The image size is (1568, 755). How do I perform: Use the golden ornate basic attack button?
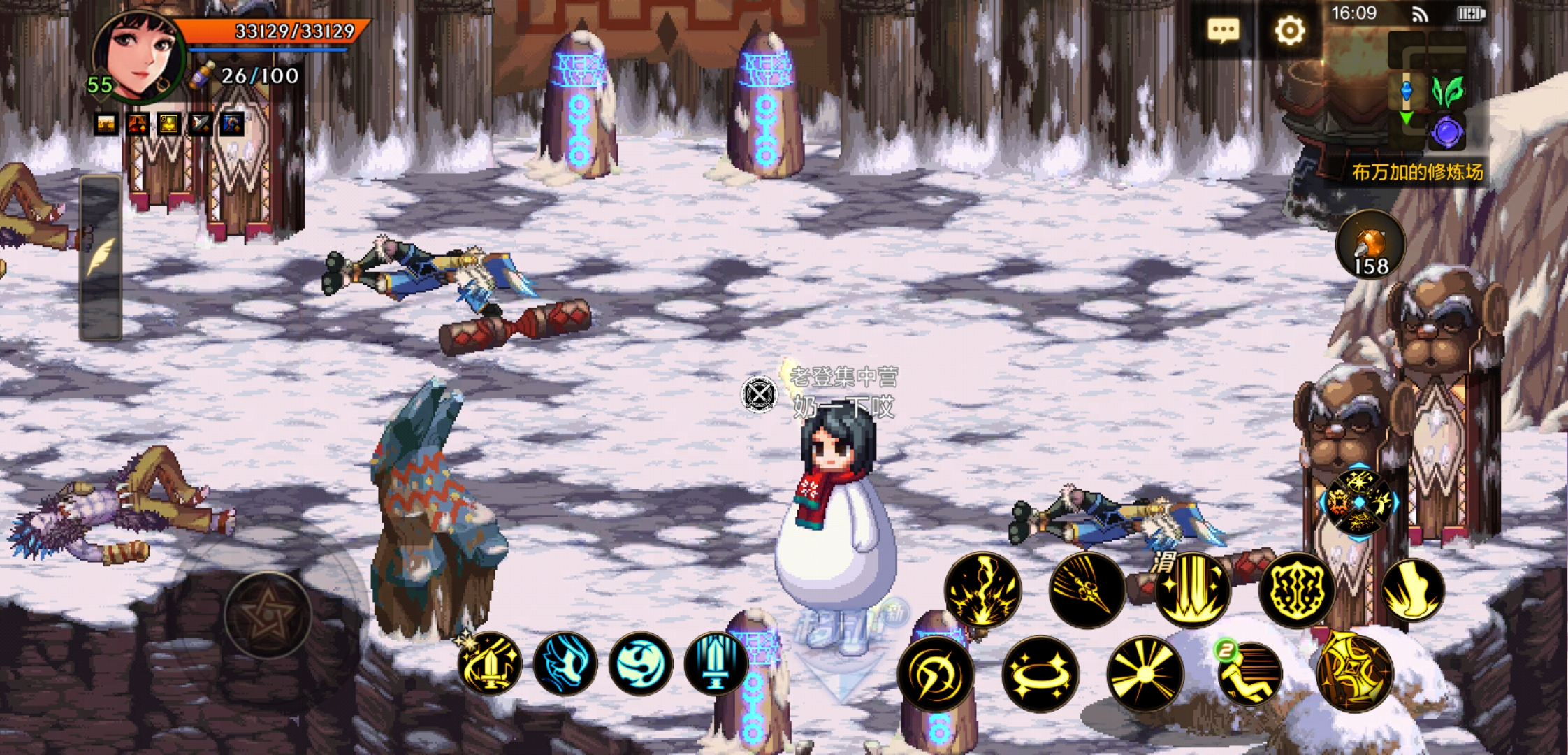pos(1354,673)
